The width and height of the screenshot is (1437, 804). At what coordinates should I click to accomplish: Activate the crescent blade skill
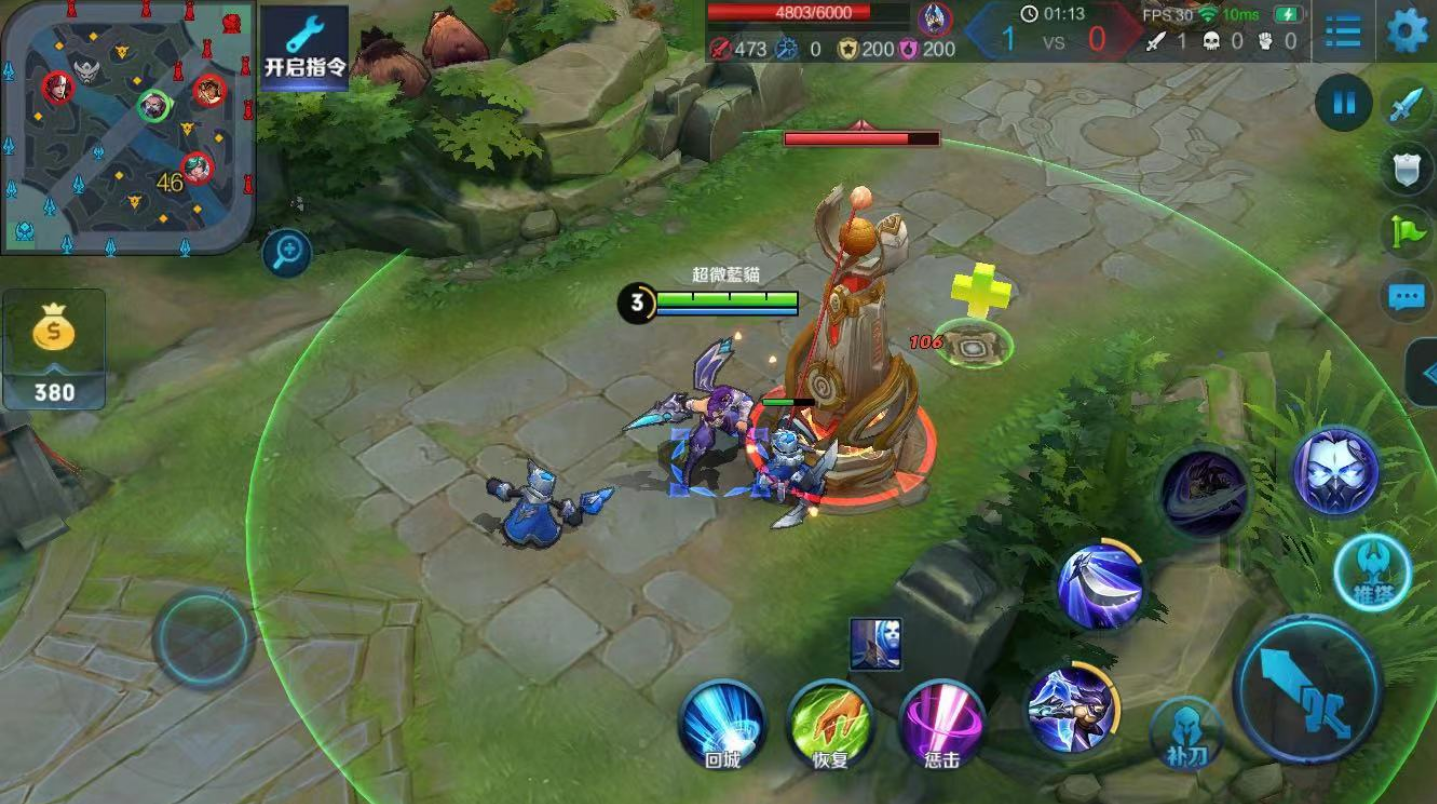(1100, 586)
